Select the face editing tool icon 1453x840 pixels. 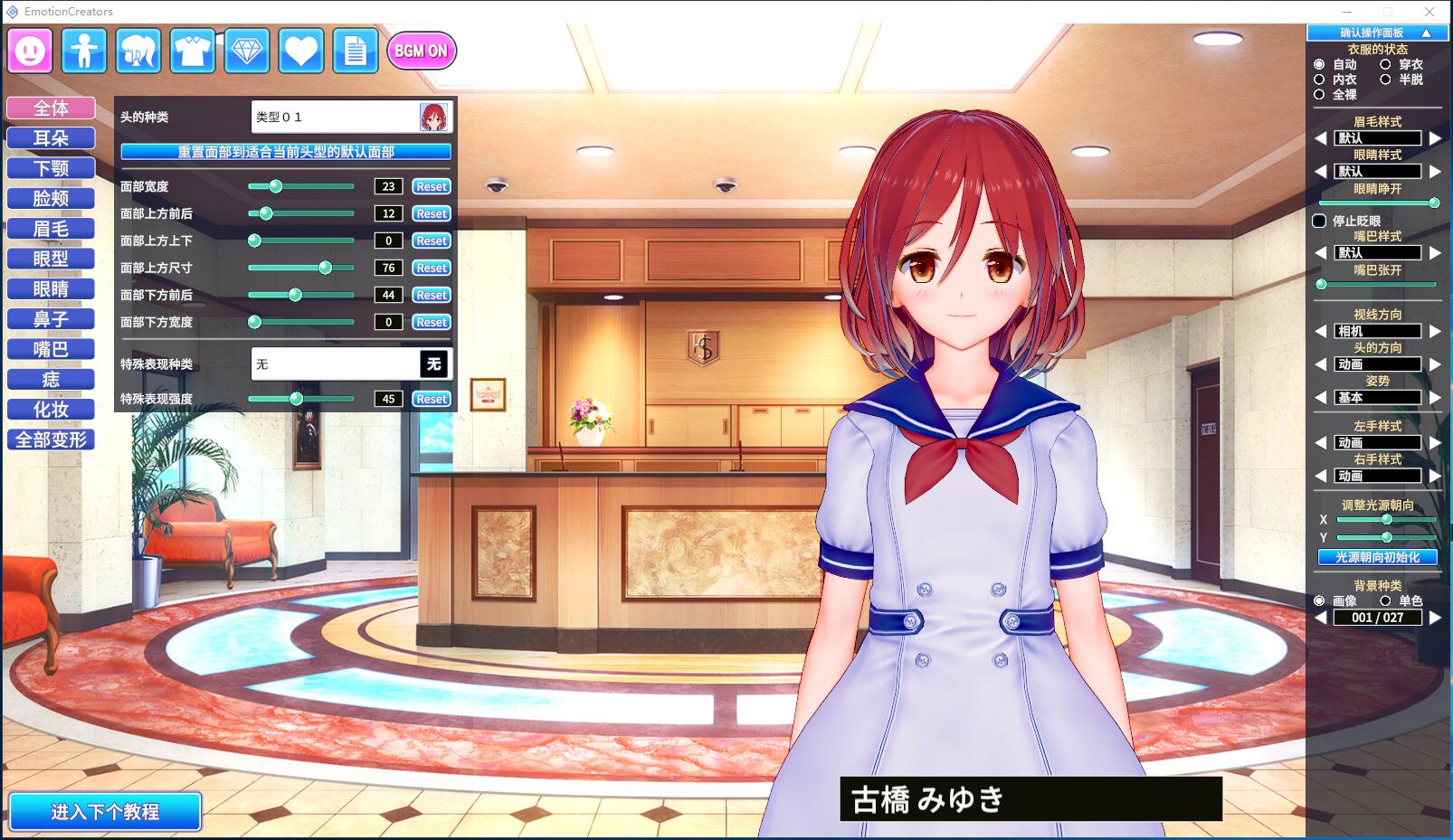(x=30, y=51)
